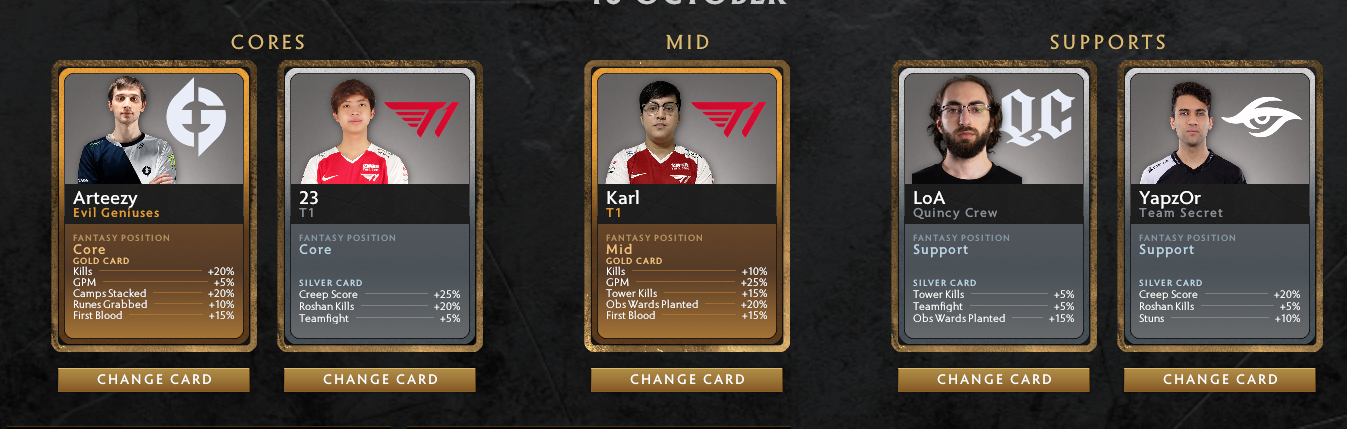
Task: Pick the LoA Quincy Crew support card
Action: (993, 206)
